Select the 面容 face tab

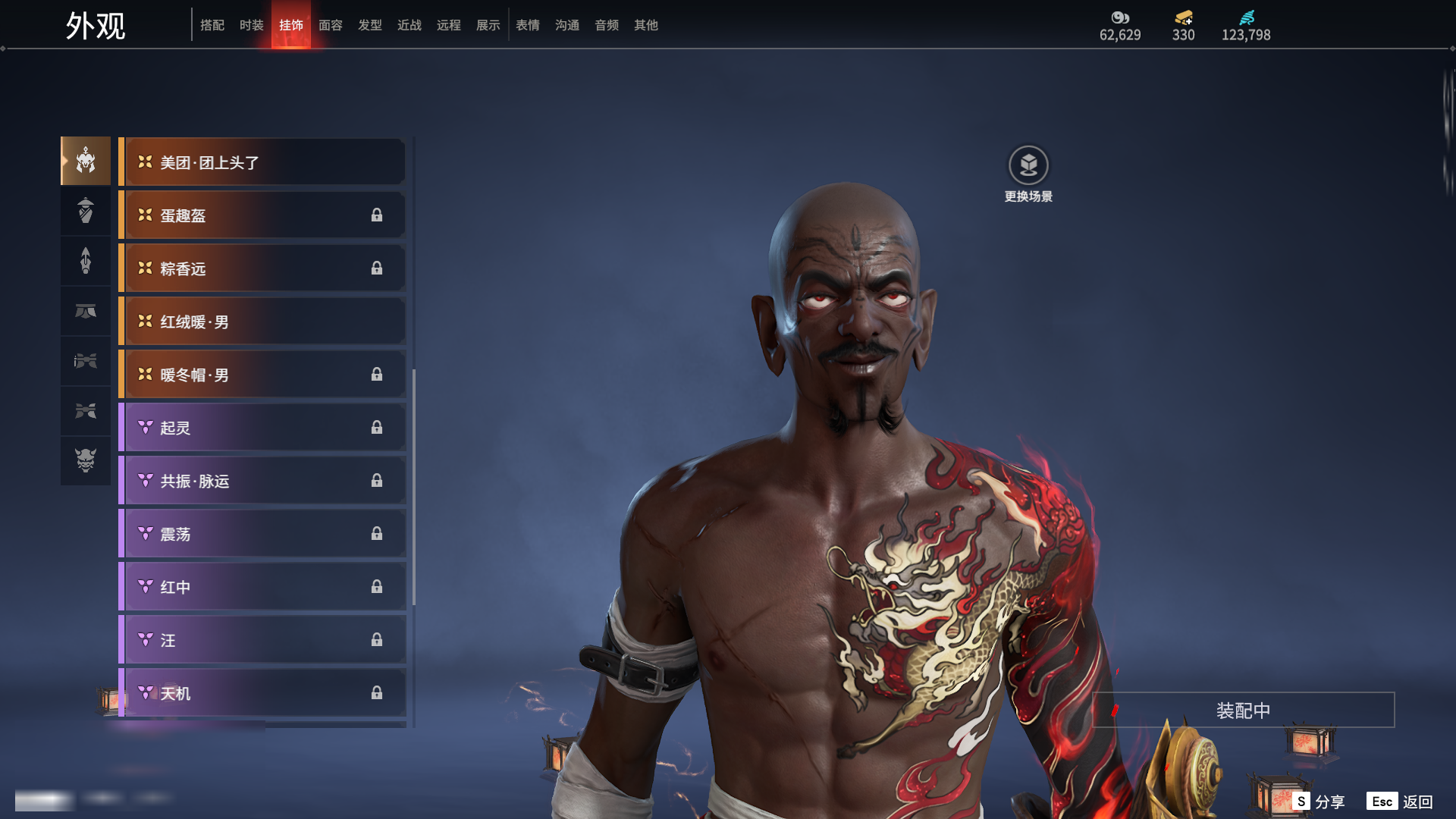tap(331, 25)
